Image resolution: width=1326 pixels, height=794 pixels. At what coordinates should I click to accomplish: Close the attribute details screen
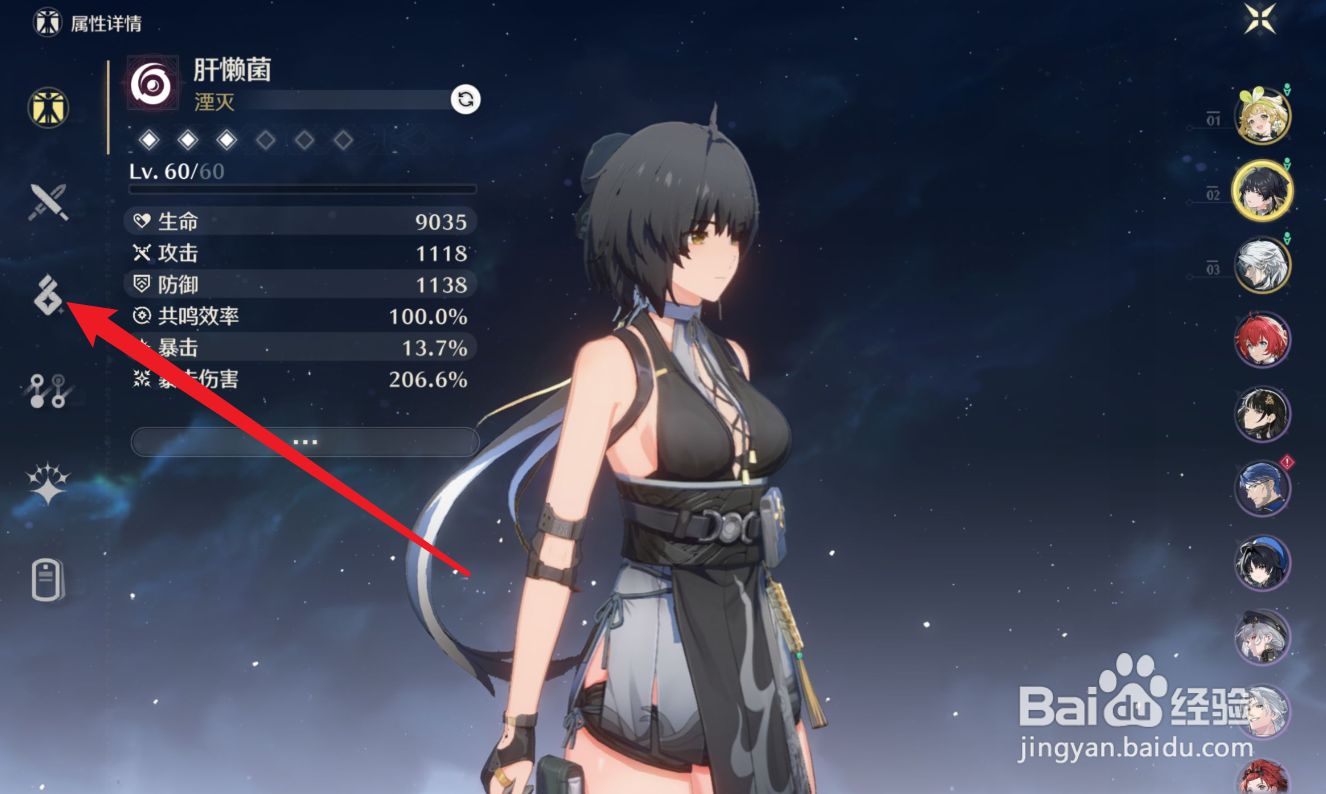click(x=1260, y=19)
